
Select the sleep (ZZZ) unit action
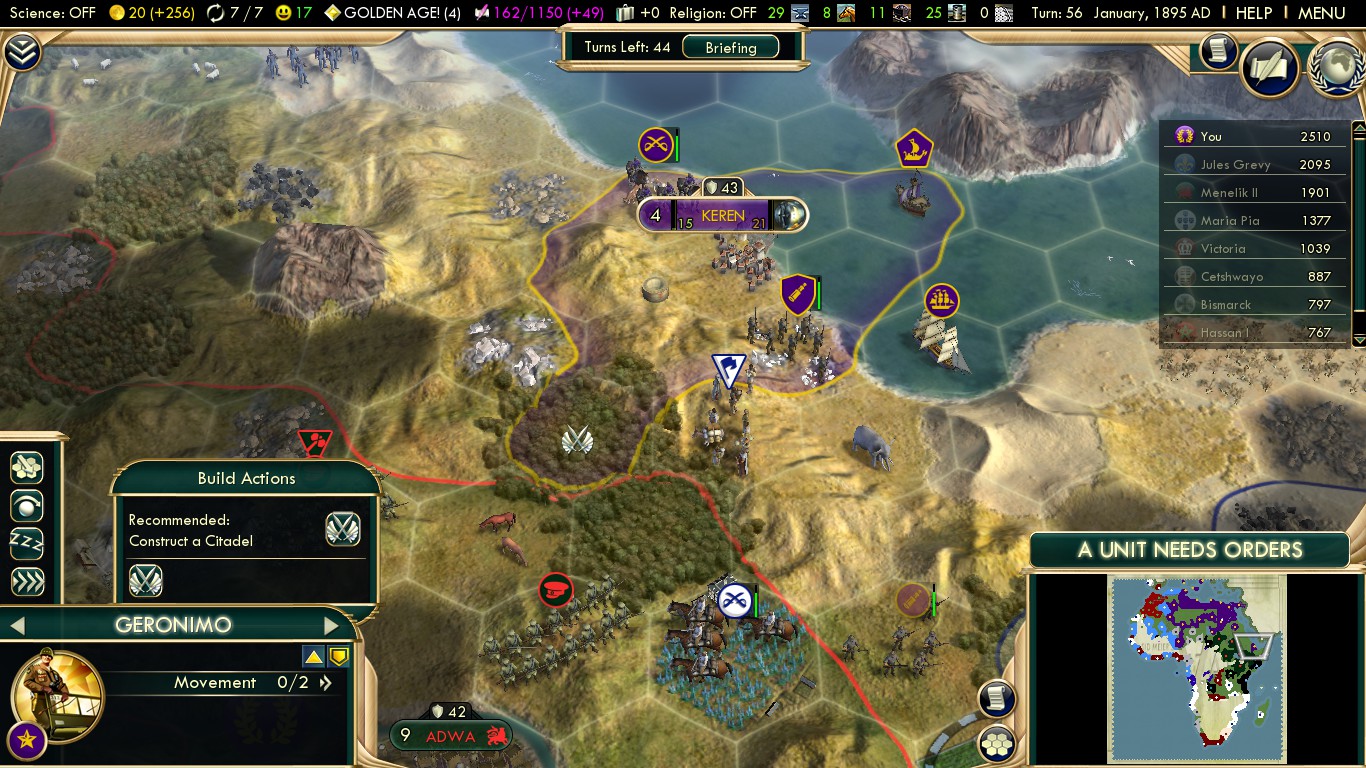click(x=27, y=543)
